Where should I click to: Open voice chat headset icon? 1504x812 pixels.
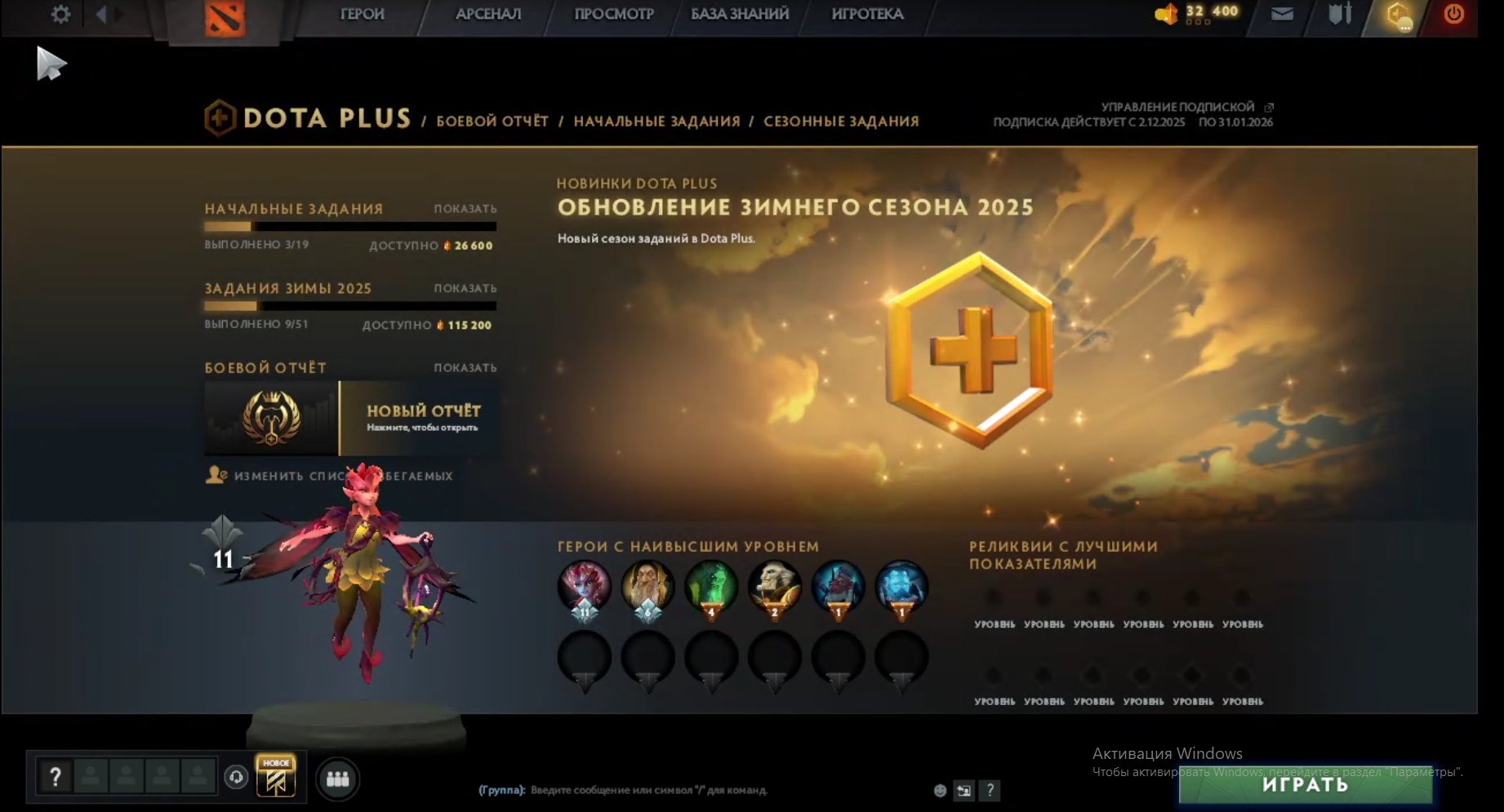coord(238,777)
